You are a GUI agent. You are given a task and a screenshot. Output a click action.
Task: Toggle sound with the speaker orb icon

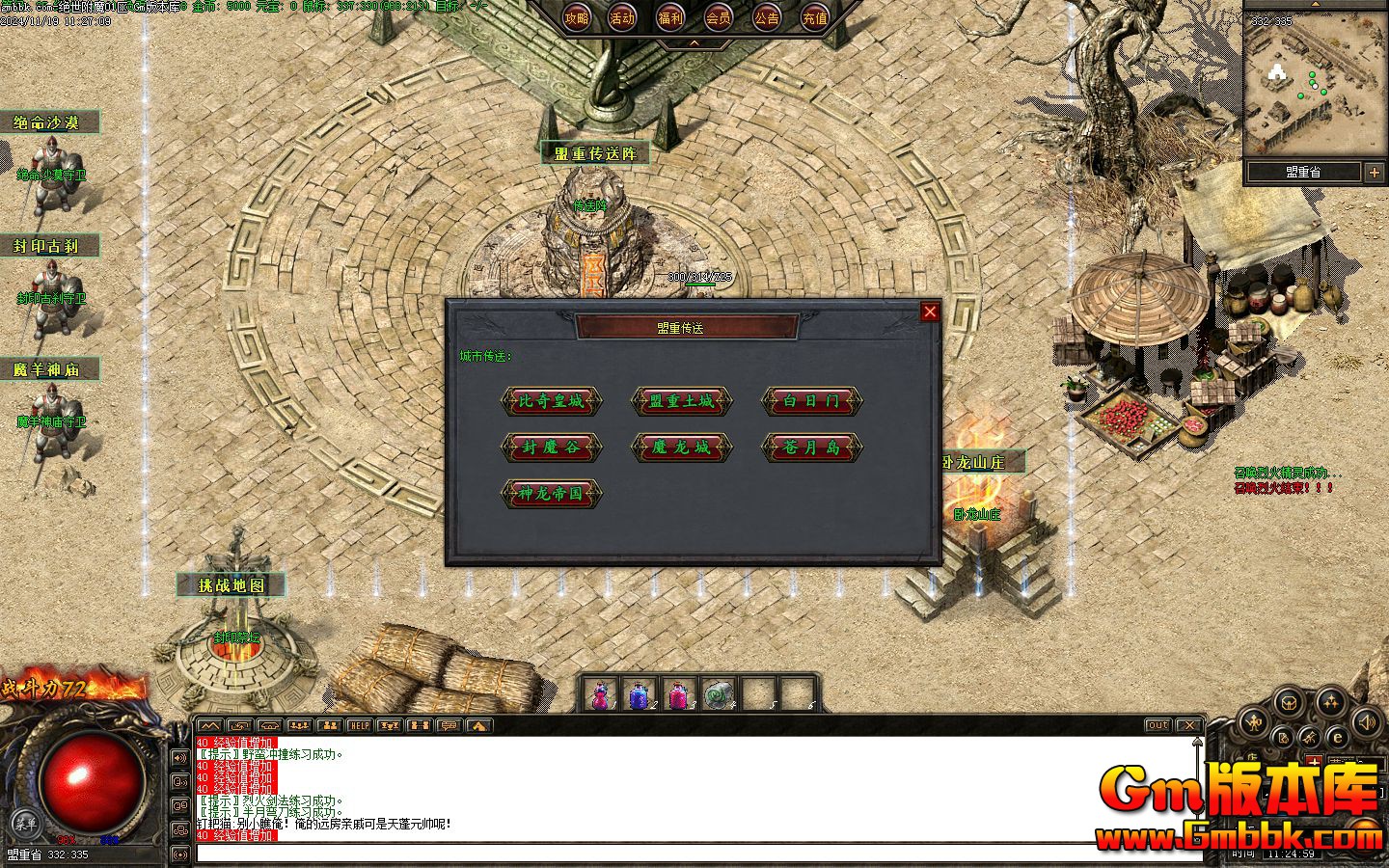tap(1368, 720)
